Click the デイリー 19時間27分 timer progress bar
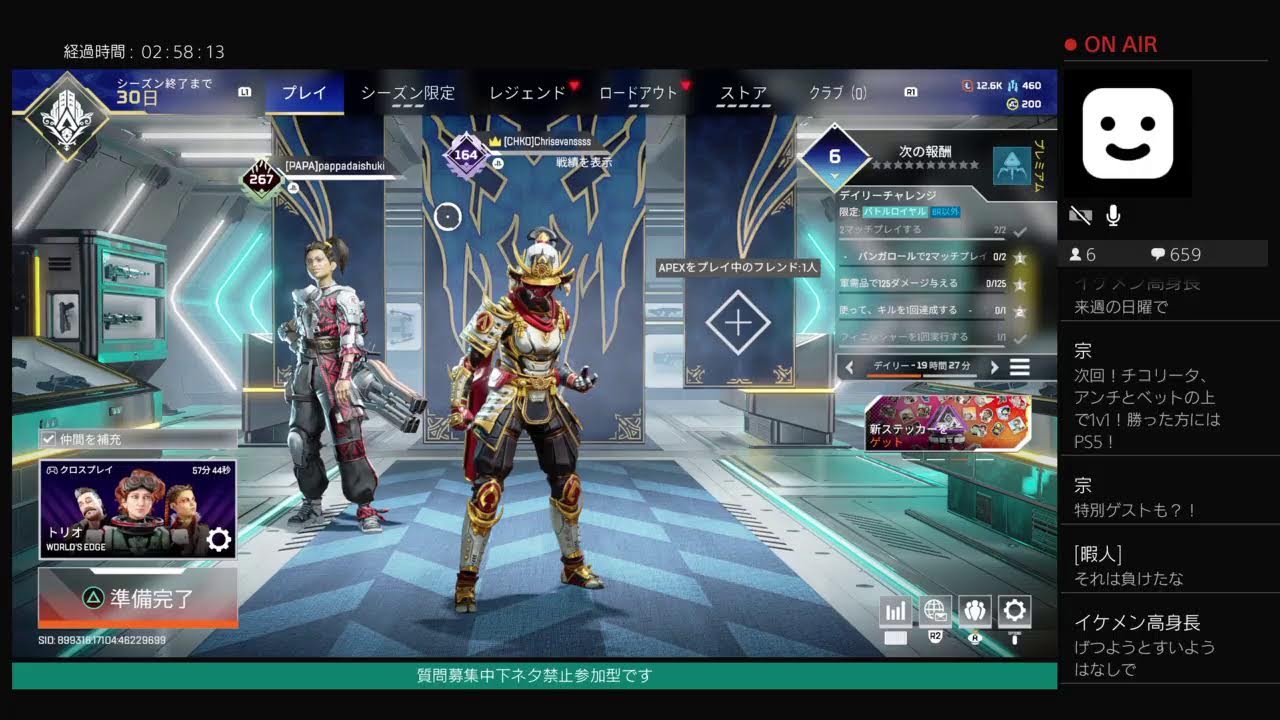Image resolution: width=1280 pixels, height=720 pixels. pyautogui.click(x=920, y=367)
